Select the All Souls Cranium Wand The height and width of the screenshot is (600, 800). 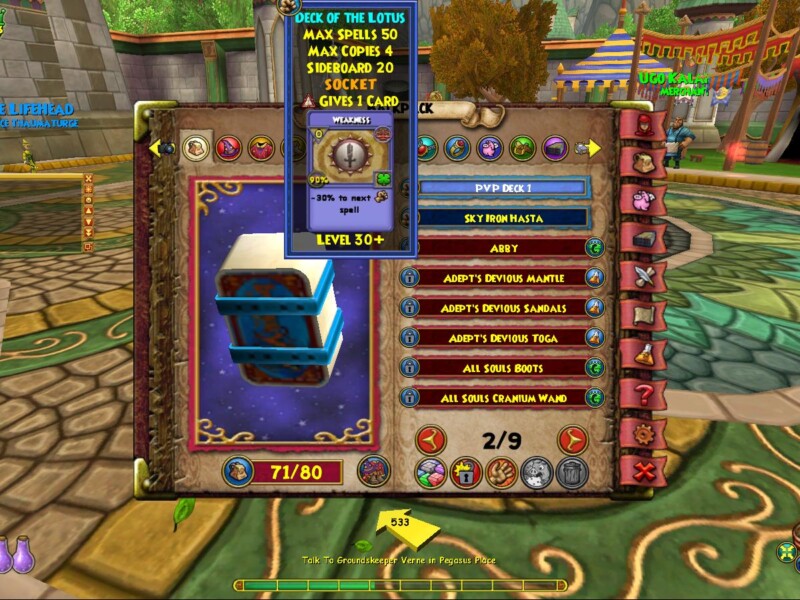point(502,397)
